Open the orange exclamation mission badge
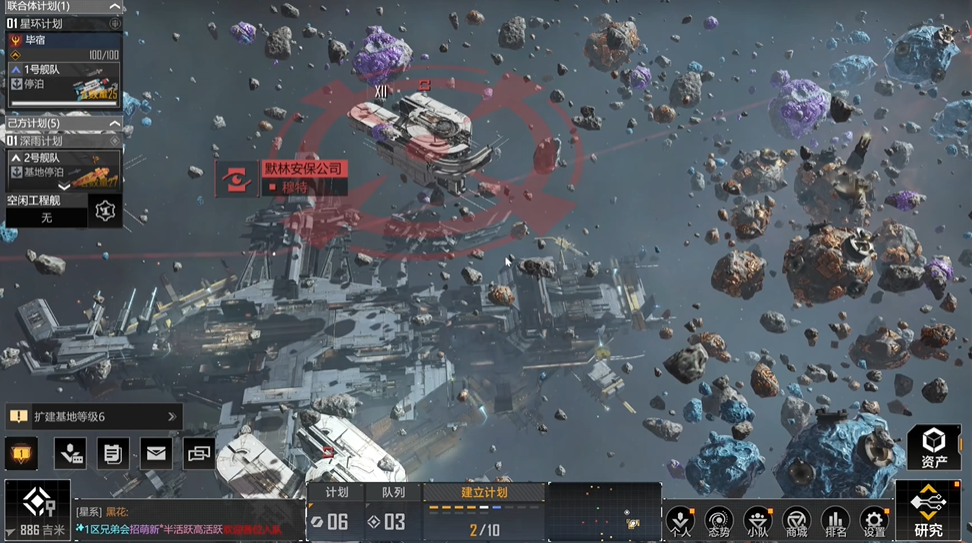 [x=22, y=454]
